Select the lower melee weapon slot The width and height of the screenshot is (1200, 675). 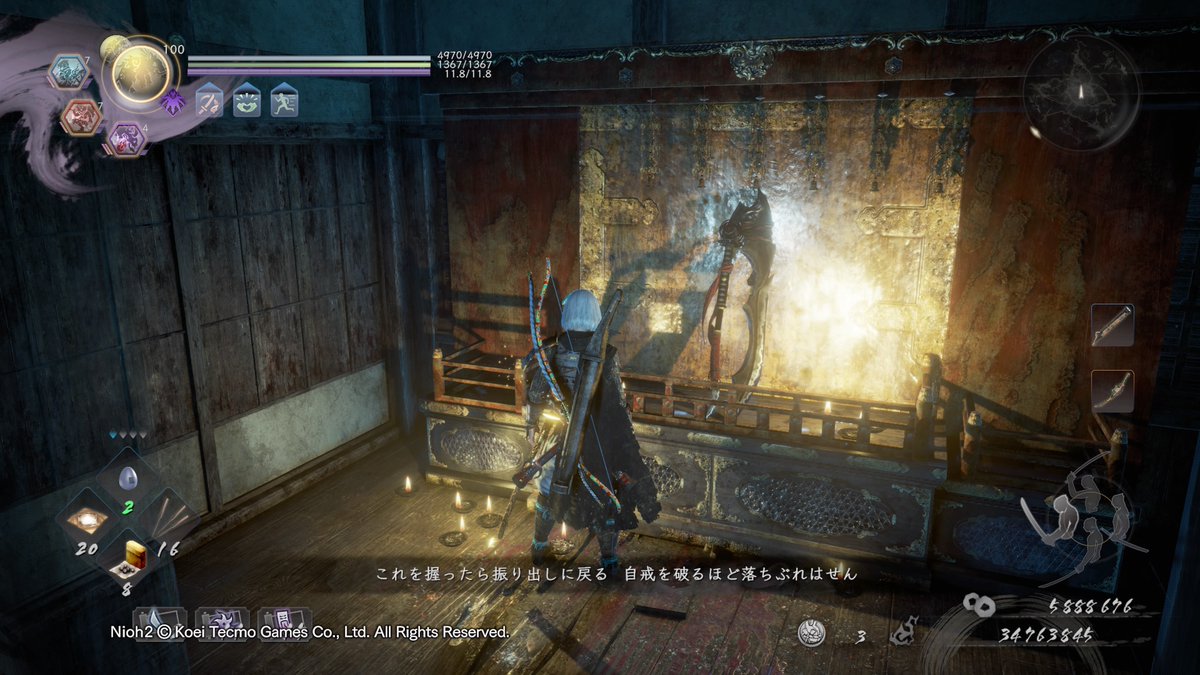1112,391
